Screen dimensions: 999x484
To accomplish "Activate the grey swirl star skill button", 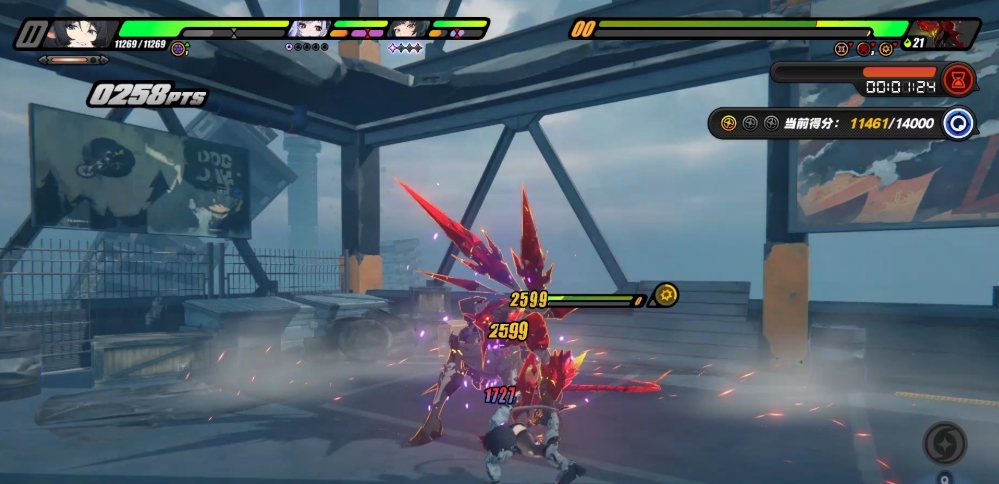I will pyautogui.click(x=944, y=443).
